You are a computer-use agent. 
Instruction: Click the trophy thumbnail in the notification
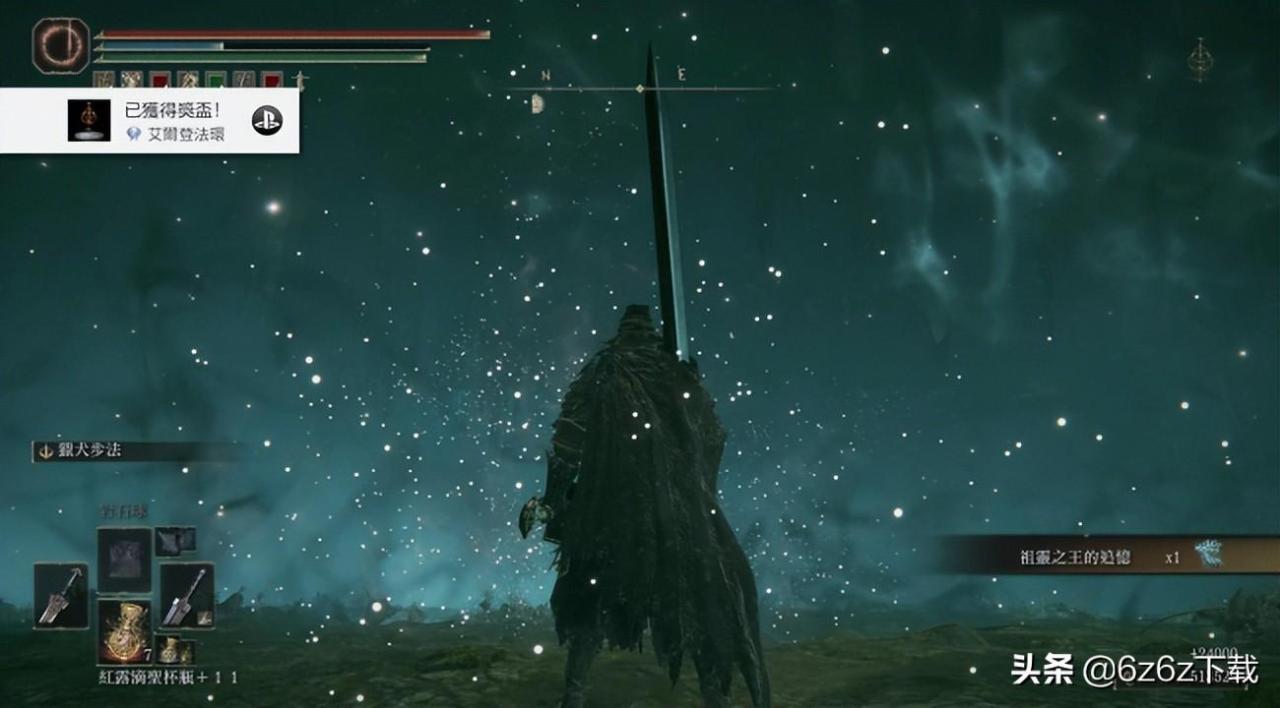[x=89, y=120]
